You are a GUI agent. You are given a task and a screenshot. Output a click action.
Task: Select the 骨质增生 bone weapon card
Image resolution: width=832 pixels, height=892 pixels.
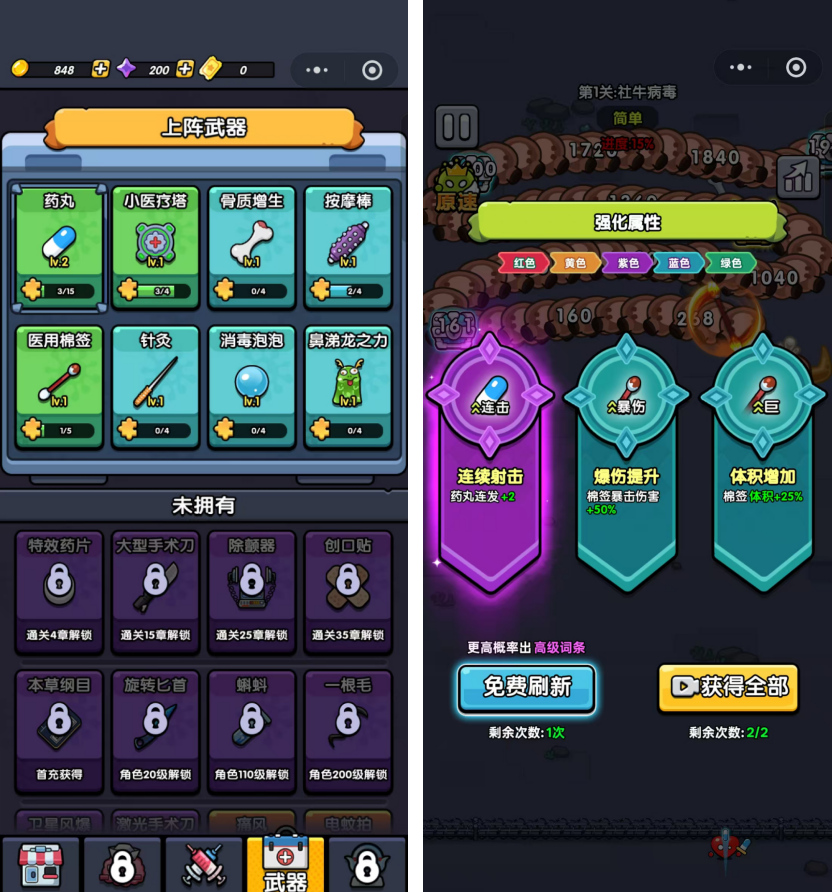point(251,246)
